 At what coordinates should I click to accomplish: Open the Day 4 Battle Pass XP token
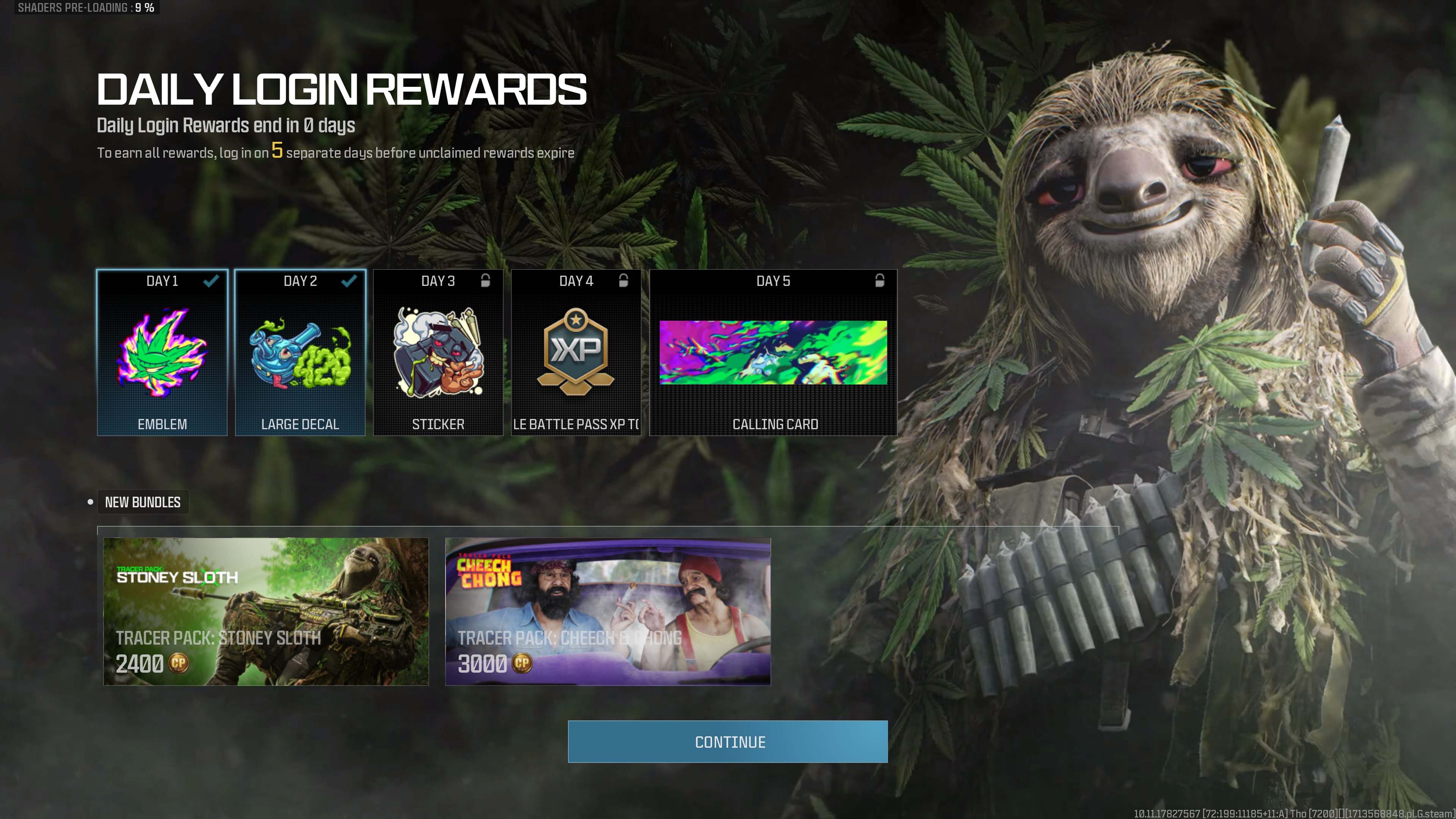tap(576, 353)
